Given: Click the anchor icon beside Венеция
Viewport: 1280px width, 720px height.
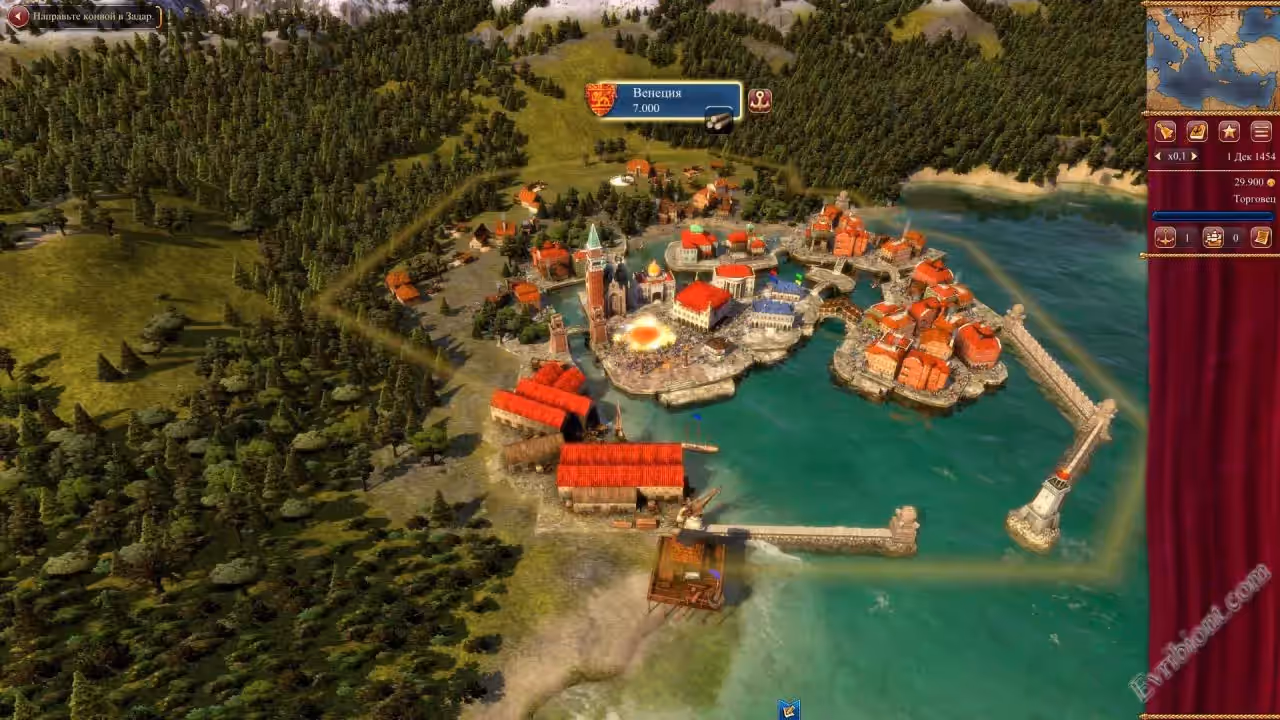Looking at the screenshot, I should tap(760, 100).
